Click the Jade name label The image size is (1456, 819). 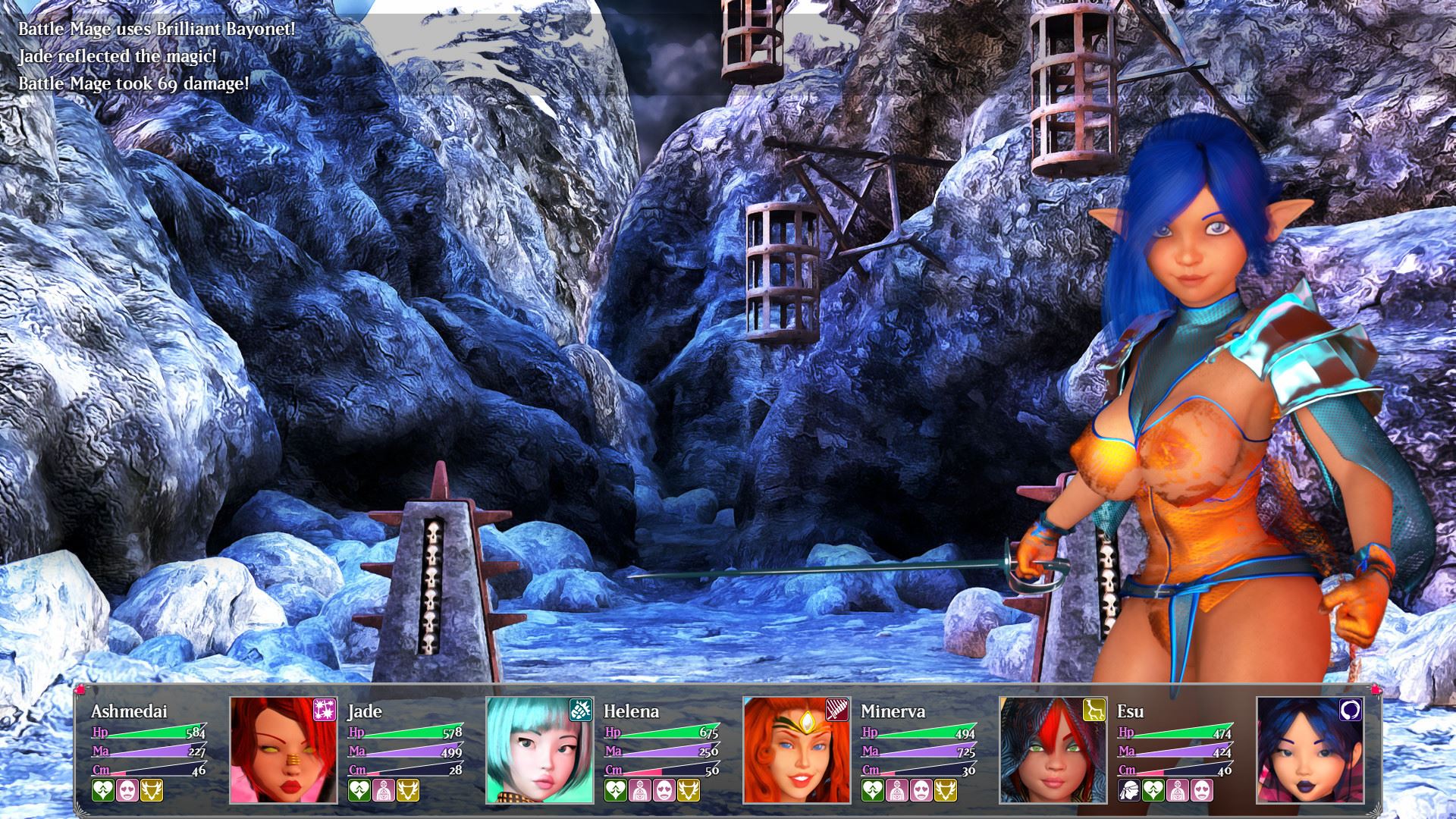coord(366,711)
